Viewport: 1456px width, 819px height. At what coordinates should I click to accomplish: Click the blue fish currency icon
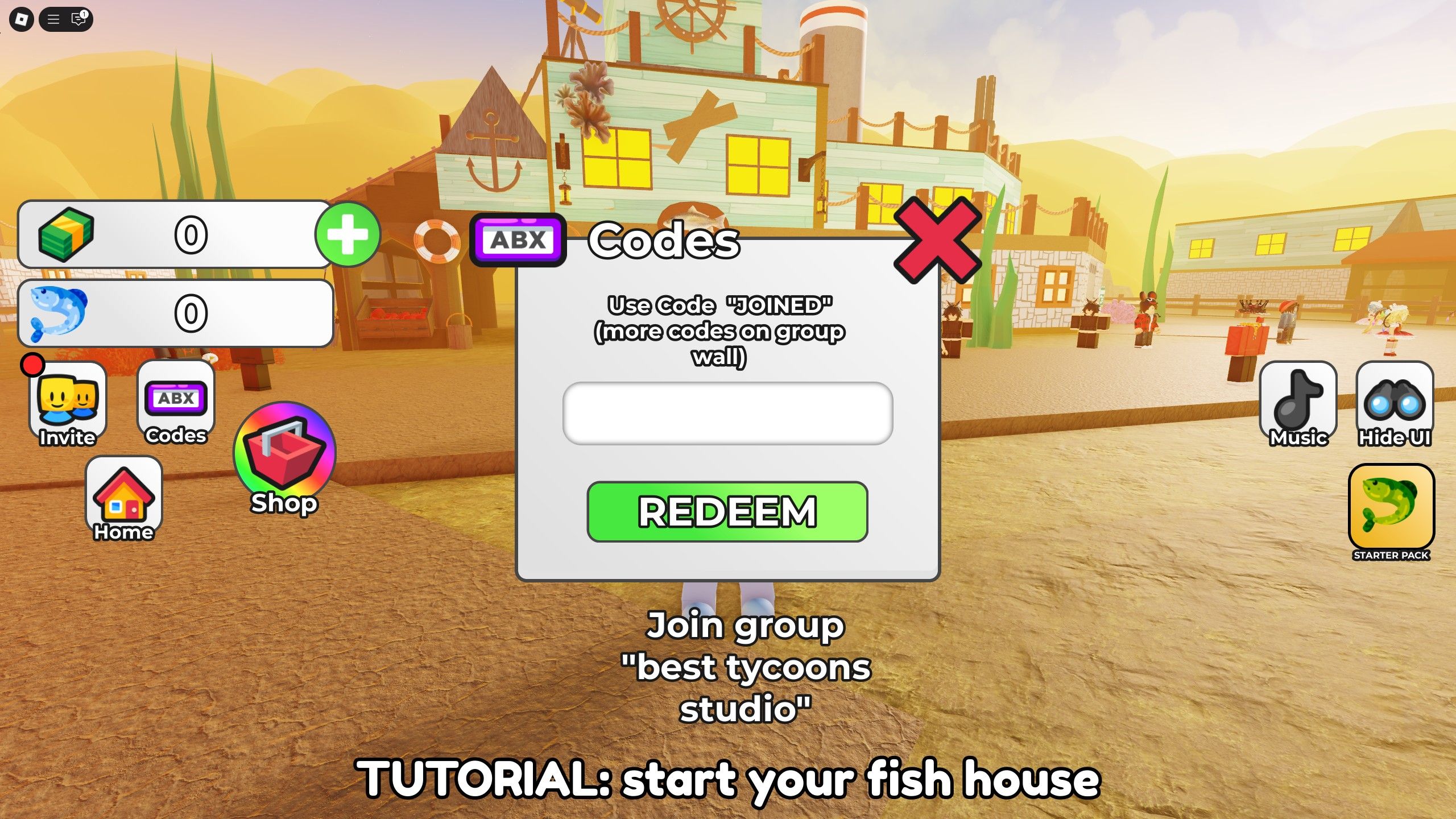[60, 313]
